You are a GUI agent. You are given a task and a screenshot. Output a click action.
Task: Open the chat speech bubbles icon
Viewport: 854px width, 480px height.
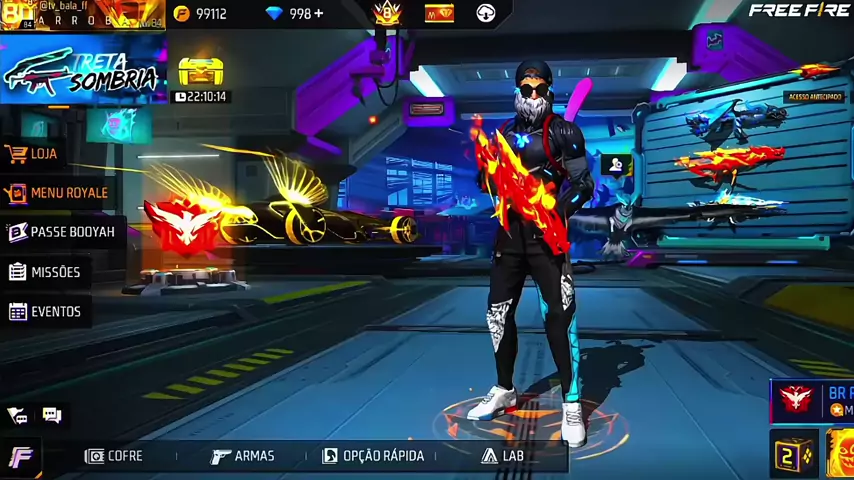pyautogui.click(x=52, y=415)
